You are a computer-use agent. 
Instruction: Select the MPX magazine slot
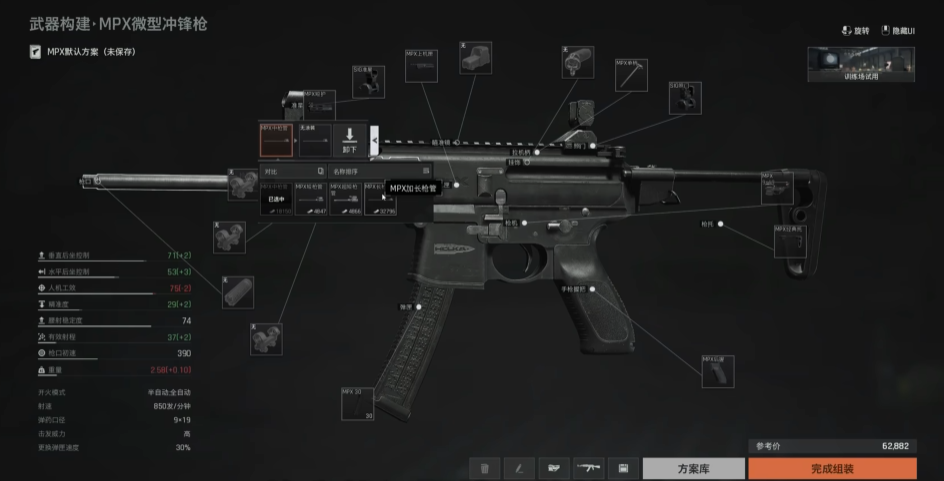pyautogui.click(x=356, y=403)
